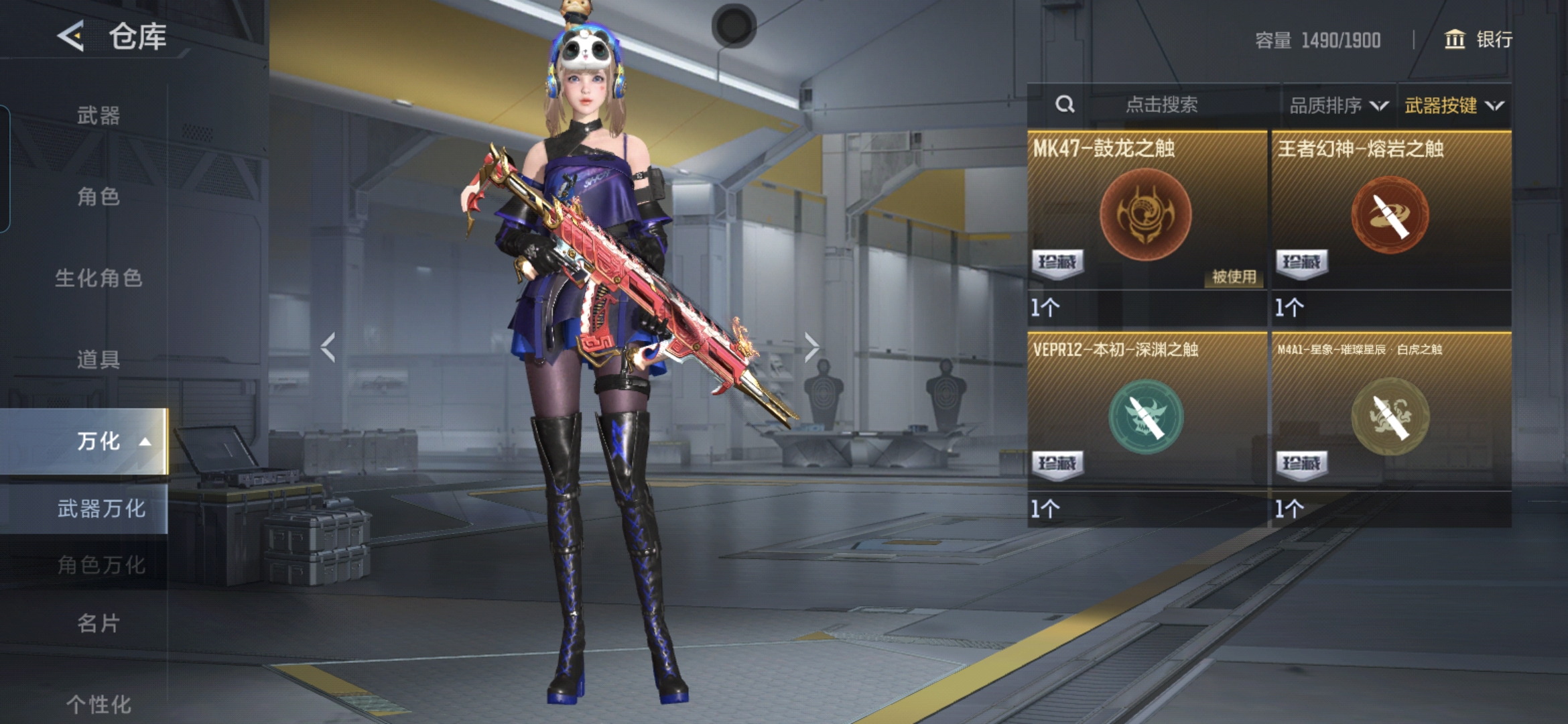
Task: Switch to the 角色 category
Action: pos(98,196)
